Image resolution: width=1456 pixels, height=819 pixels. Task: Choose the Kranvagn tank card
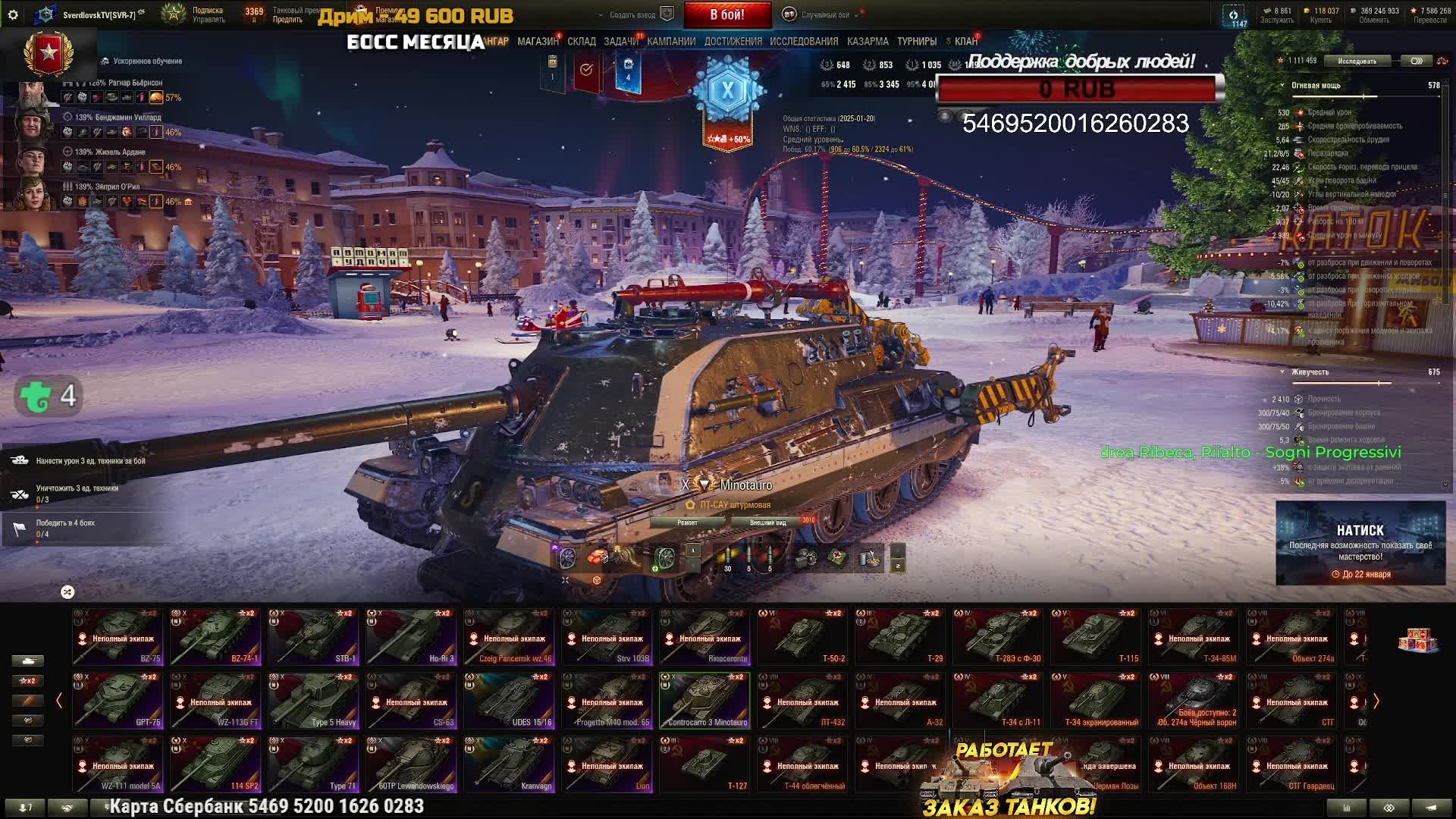point(509,764)
